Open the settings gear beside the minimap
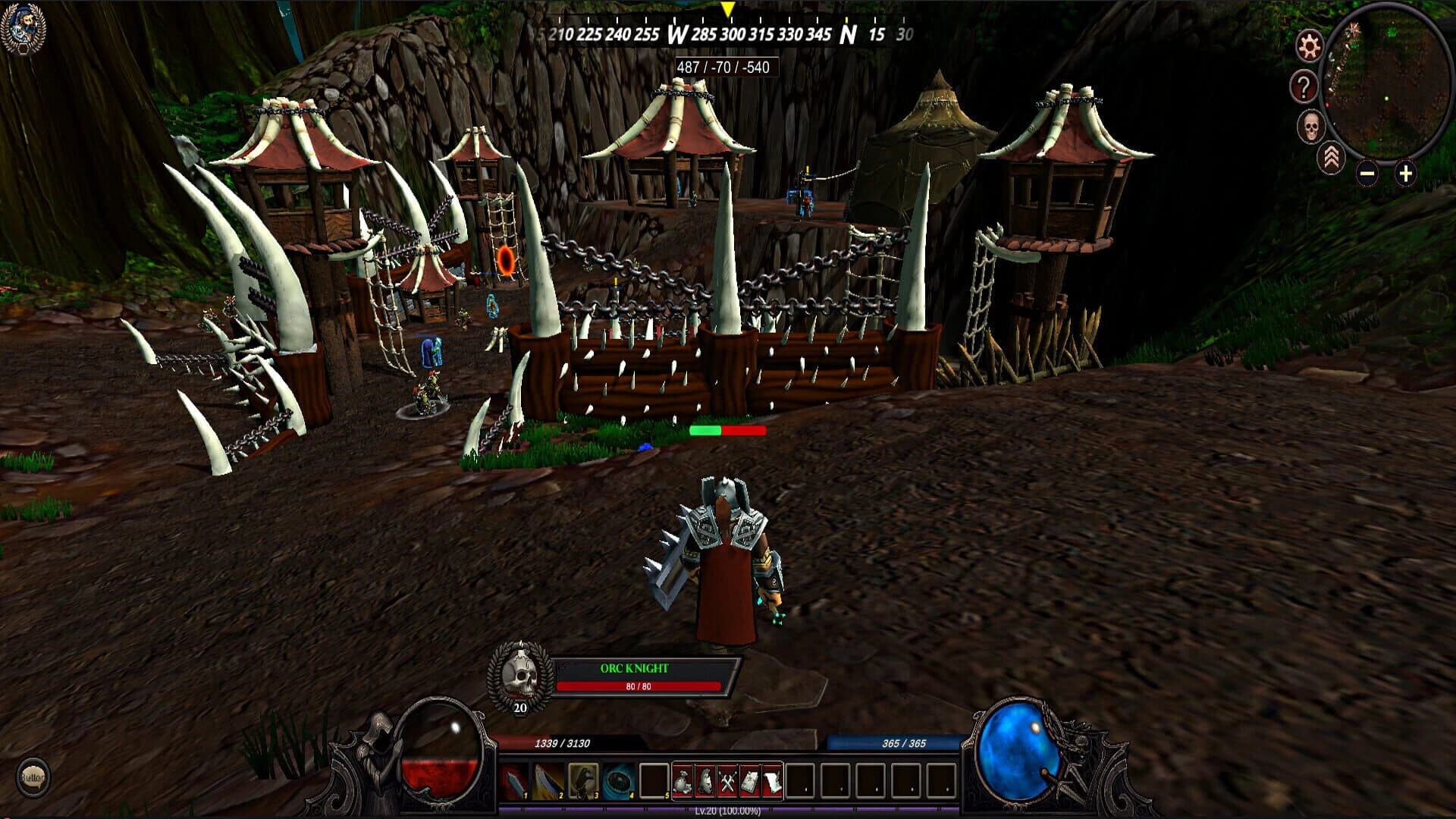This screenshot has height=819, width=1456. (x=1309, y=46)
